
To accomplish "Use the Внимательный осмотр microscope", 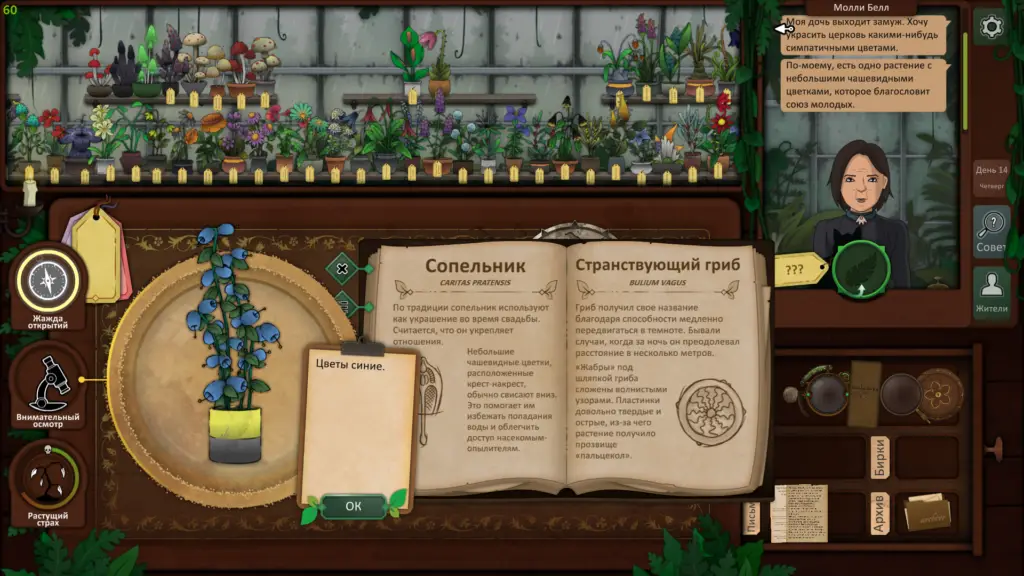I will point(47,383).
